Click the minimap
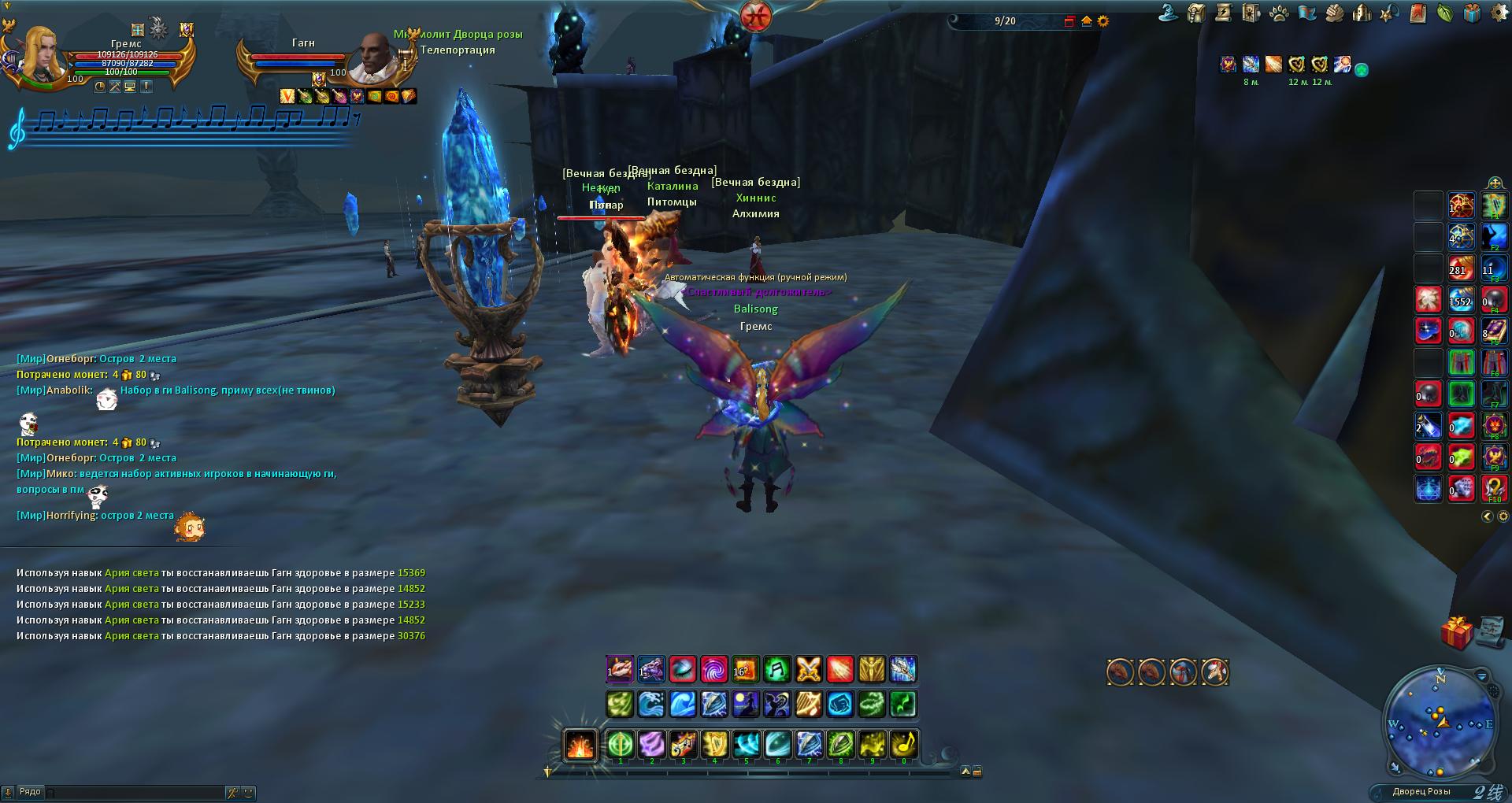 tap(1440, 720)
